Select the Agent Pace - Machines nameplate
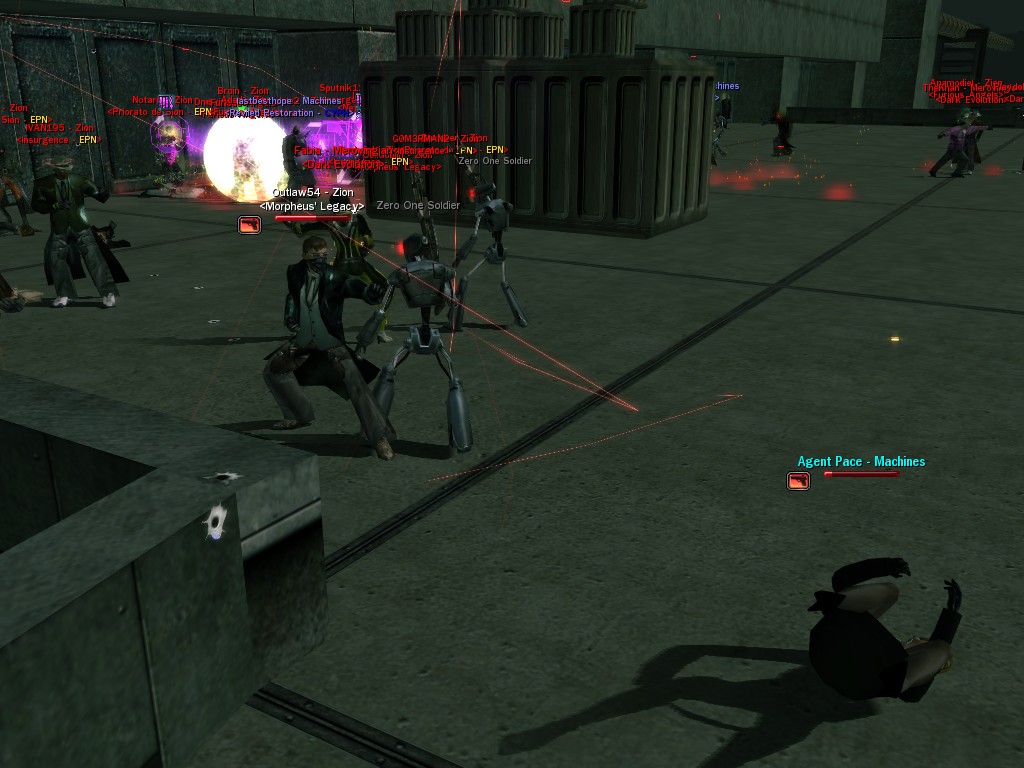 (x=861, y=462)
